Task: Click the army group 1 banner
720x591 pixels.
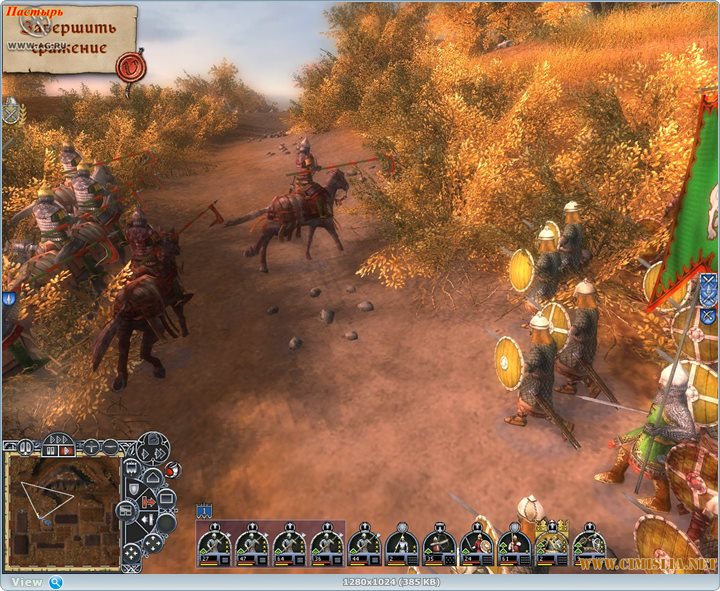Action: coord(203,511)
